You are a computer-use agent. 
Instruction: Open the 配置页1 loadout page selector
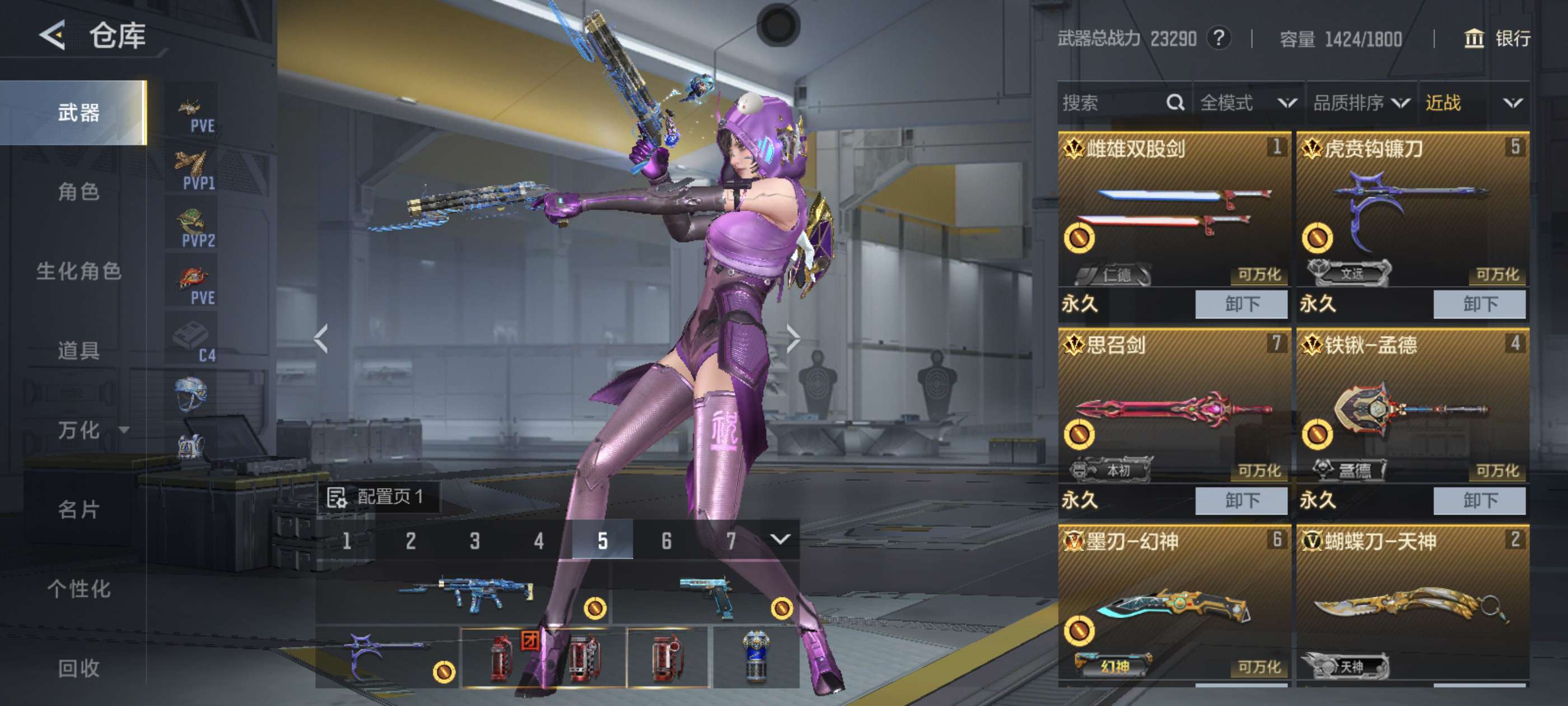[x=378, y=496]
